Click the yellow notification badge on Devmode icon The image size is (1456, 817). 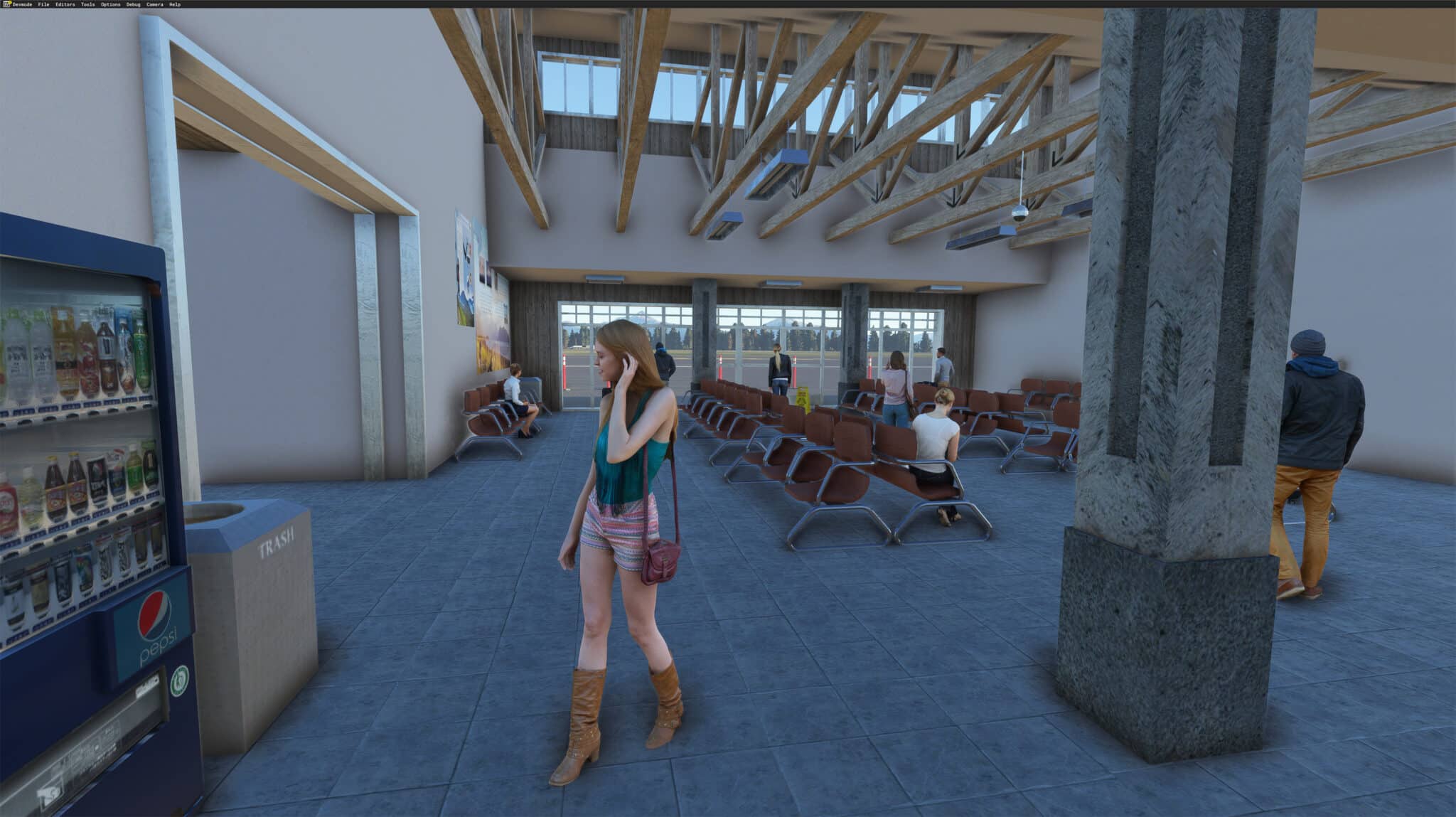9,2
